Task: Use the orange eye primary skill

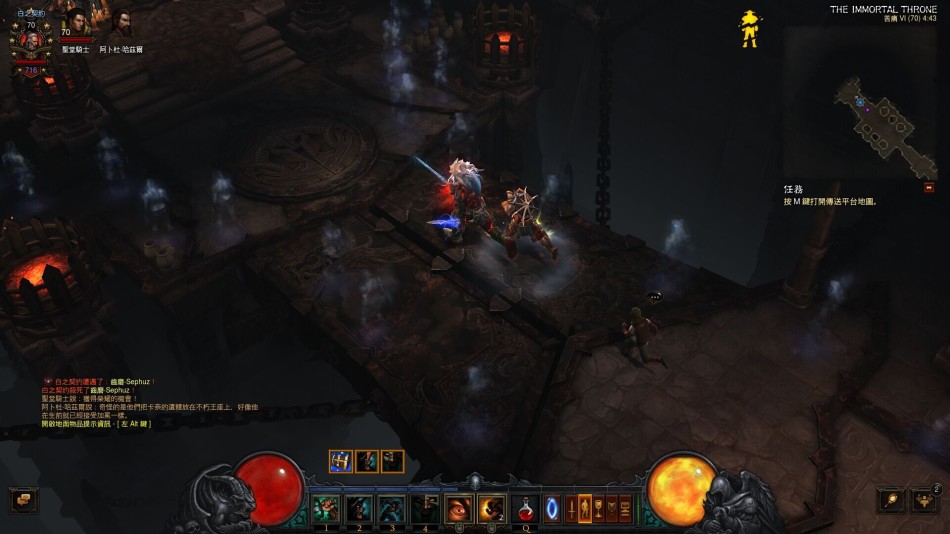Action: 459,508
